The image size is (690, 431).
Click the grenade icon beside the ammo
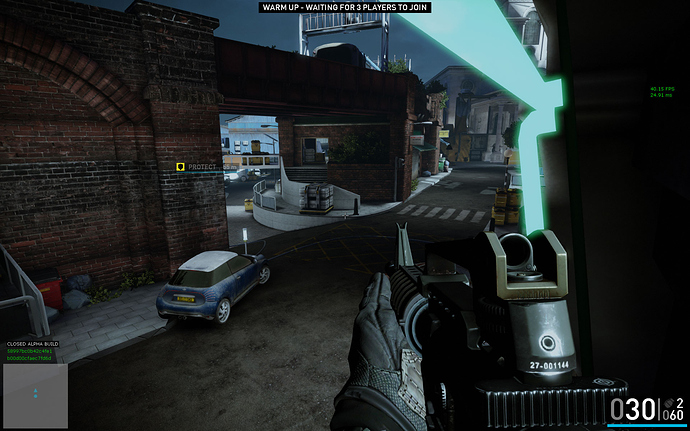(x=667, y=401)
